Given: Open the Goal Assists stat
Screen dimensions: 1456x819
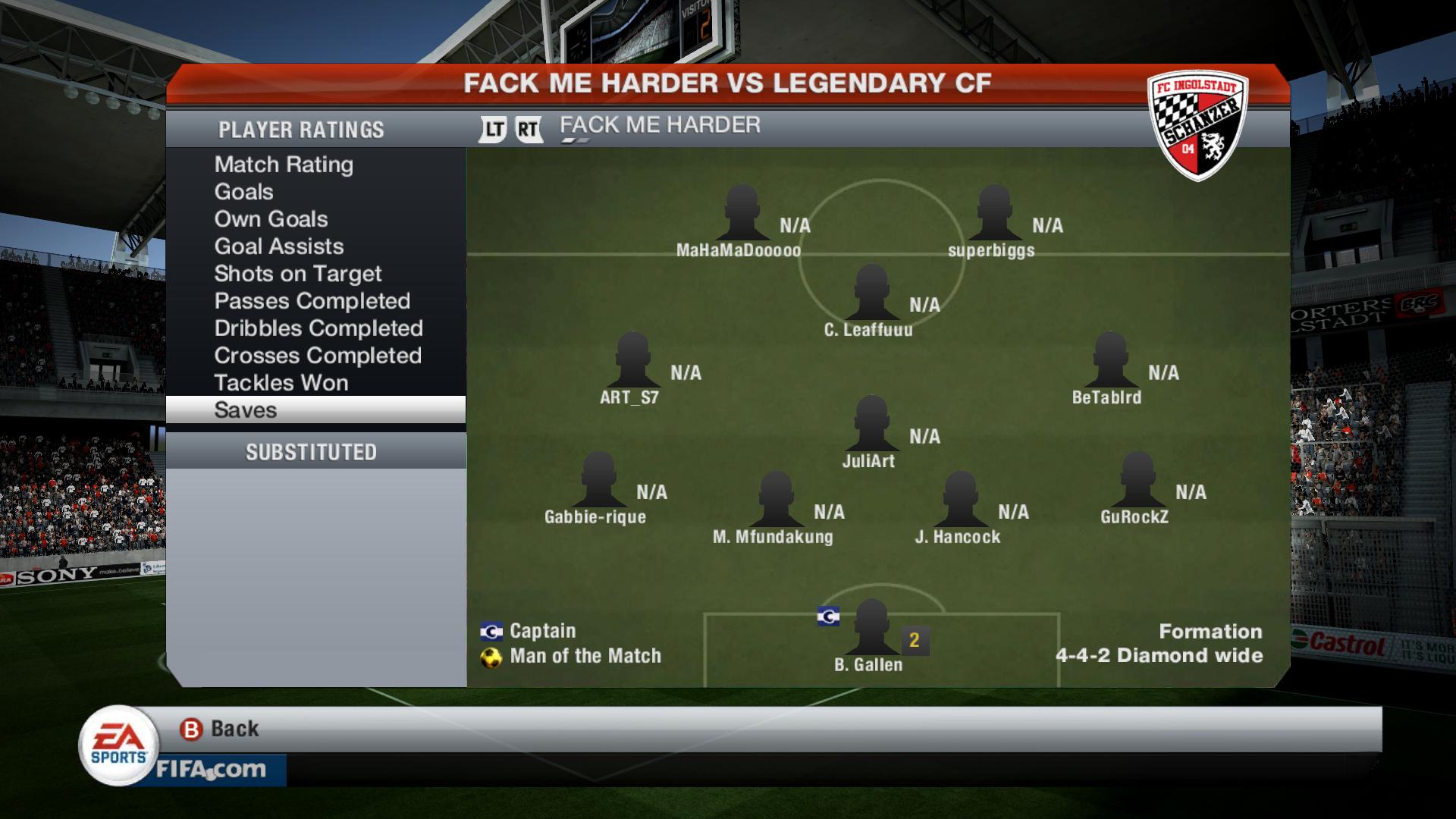Looking at the screenshot, I should pos(278,246).
